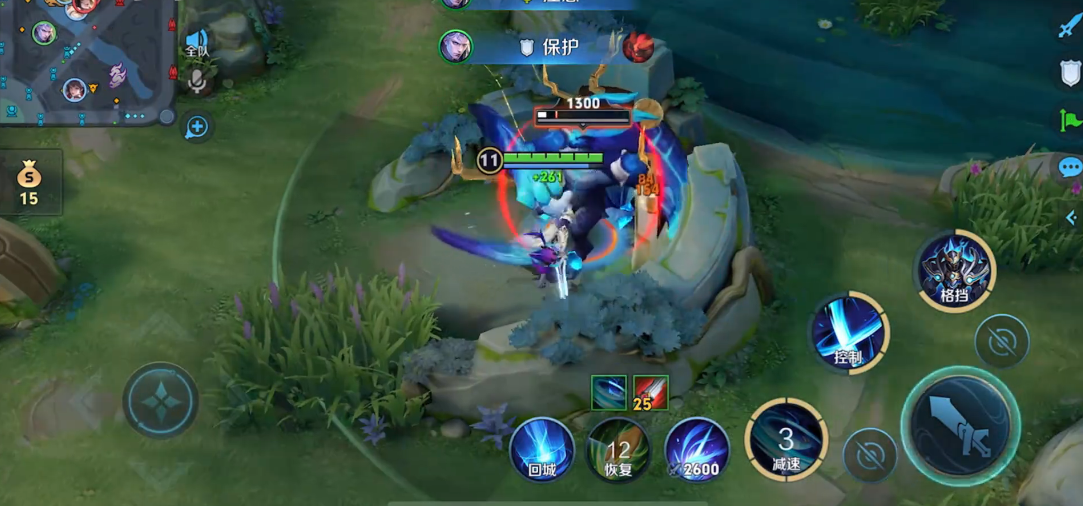This screenshot has width=1083, height=506.
Task: Tap the blue plus bubble icon
Action: (197, 127)
